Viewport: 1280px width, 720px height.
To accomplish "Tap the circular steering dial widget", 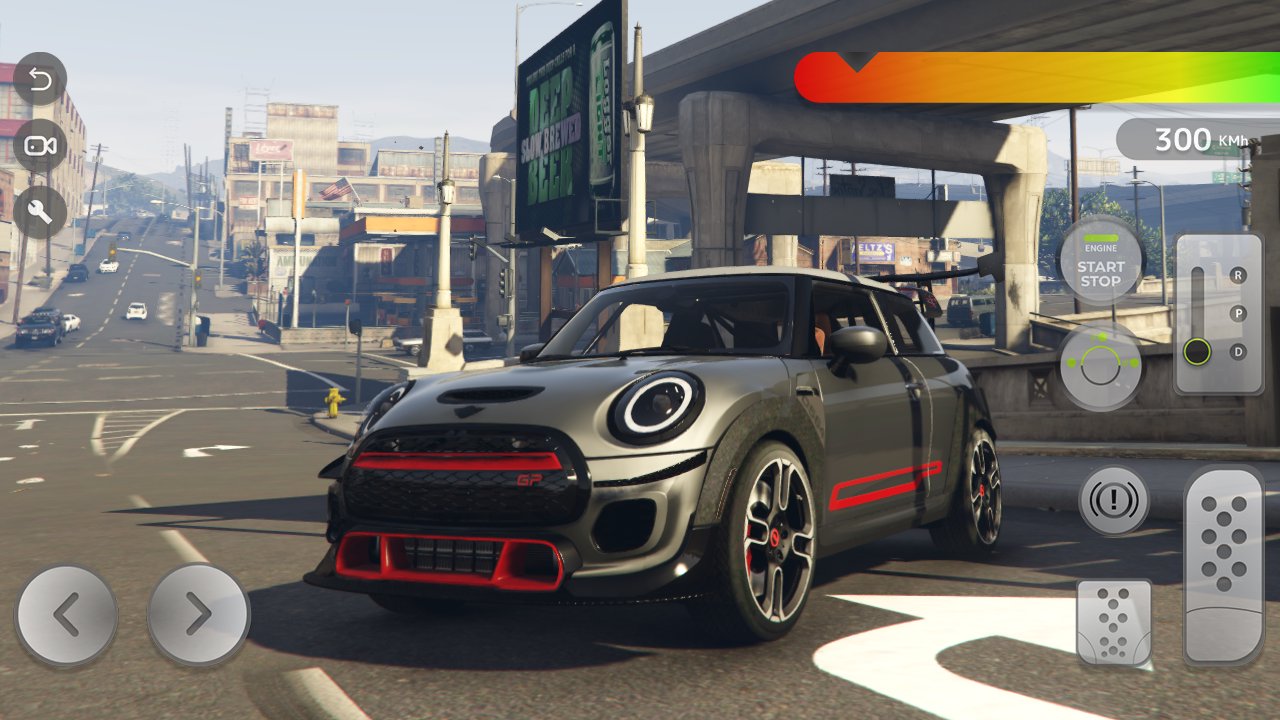I will [x=1101, y=365].
